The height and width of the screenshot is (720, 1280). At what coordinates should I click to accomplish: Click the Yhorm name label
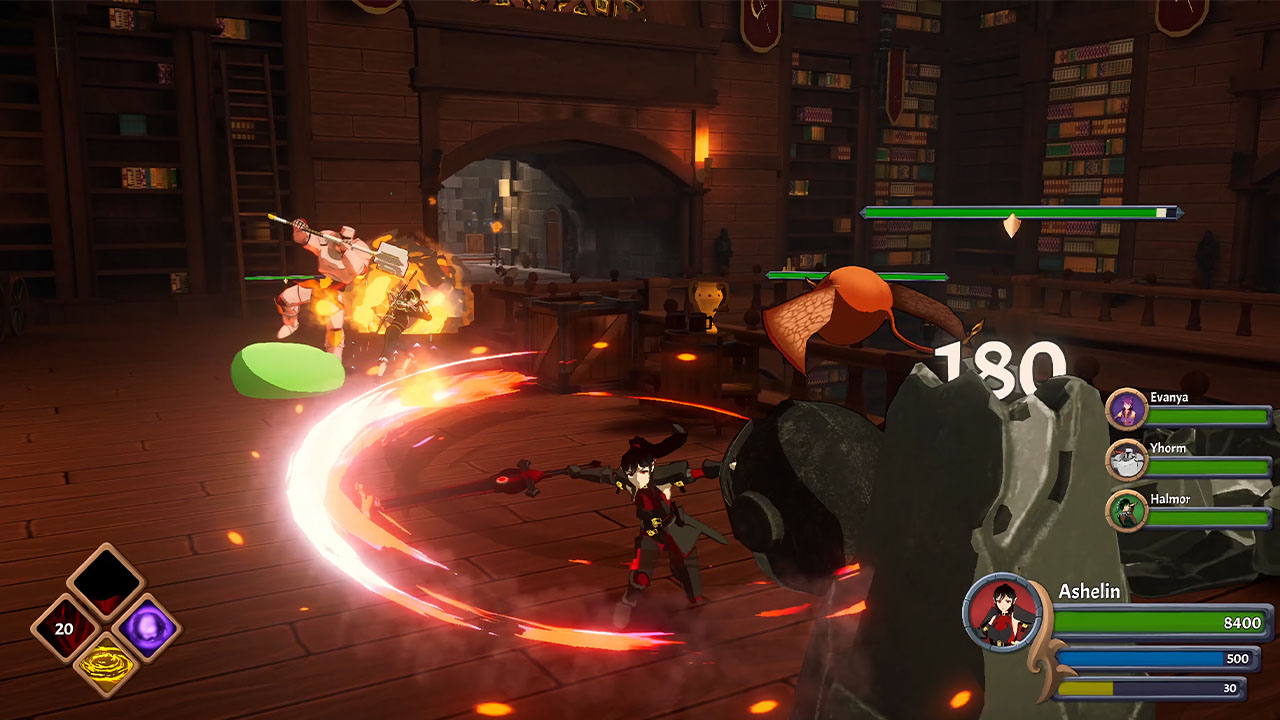[1168, 447]
